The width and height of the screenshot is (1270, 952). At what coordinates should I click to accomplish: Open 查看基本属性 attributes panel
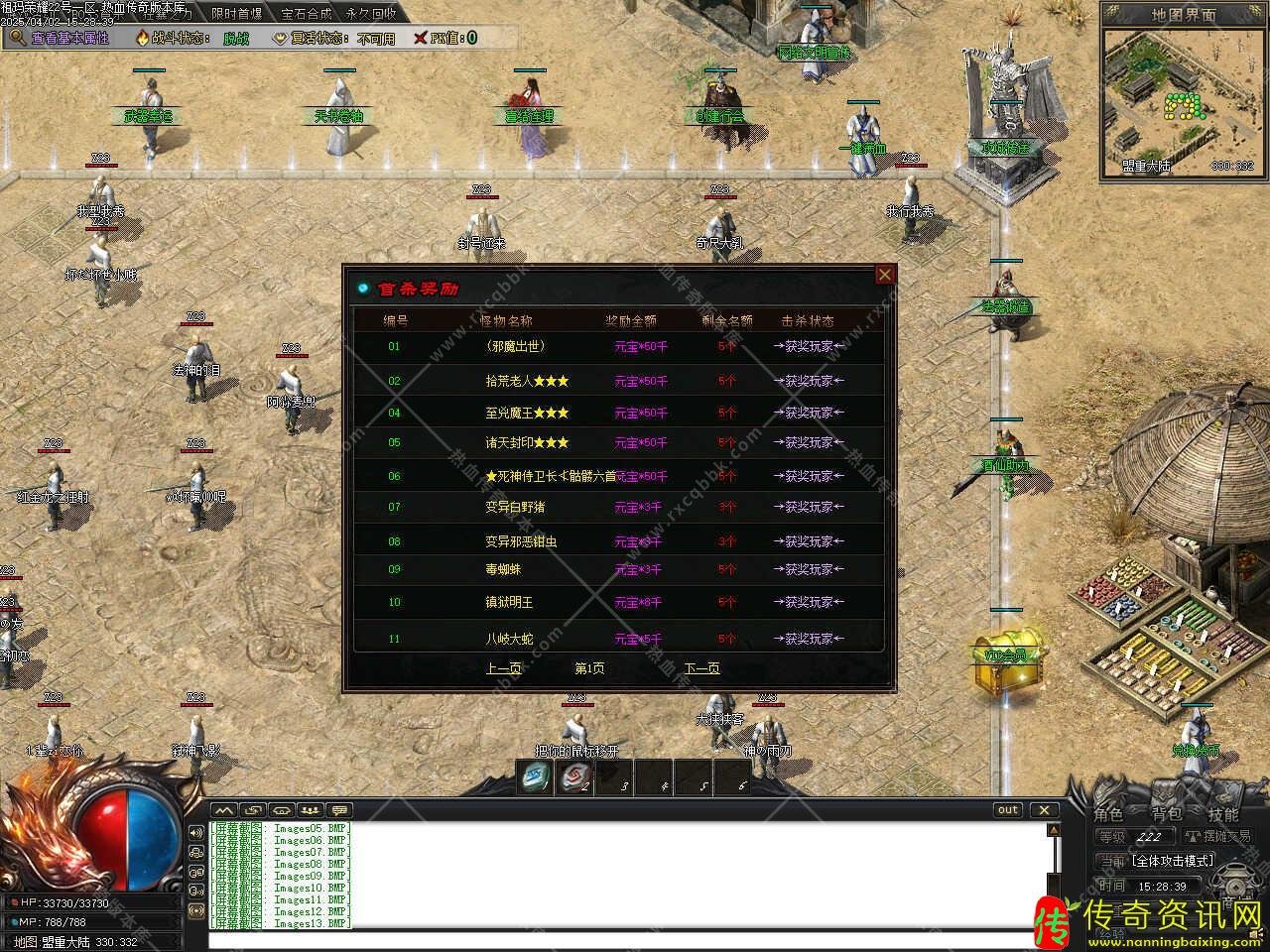pyautogui.click(x=60, y=38)
